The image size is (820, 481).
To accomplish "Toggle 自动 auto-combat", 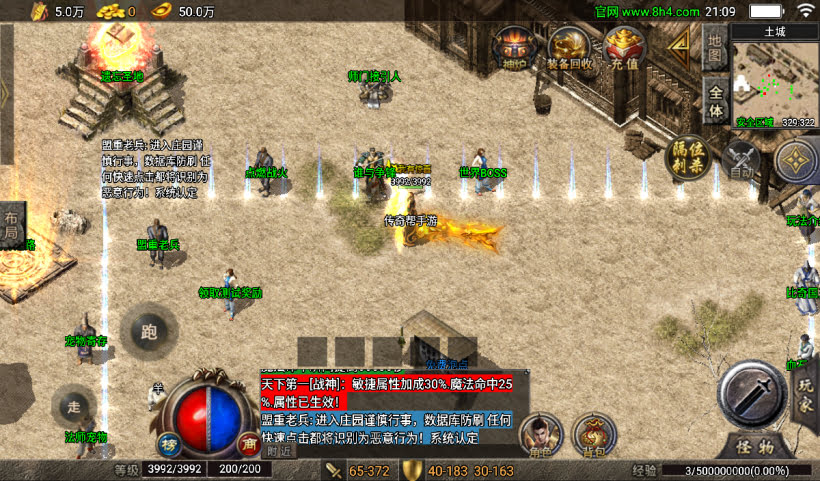I will pyautogui.click(x=742, y=160).
